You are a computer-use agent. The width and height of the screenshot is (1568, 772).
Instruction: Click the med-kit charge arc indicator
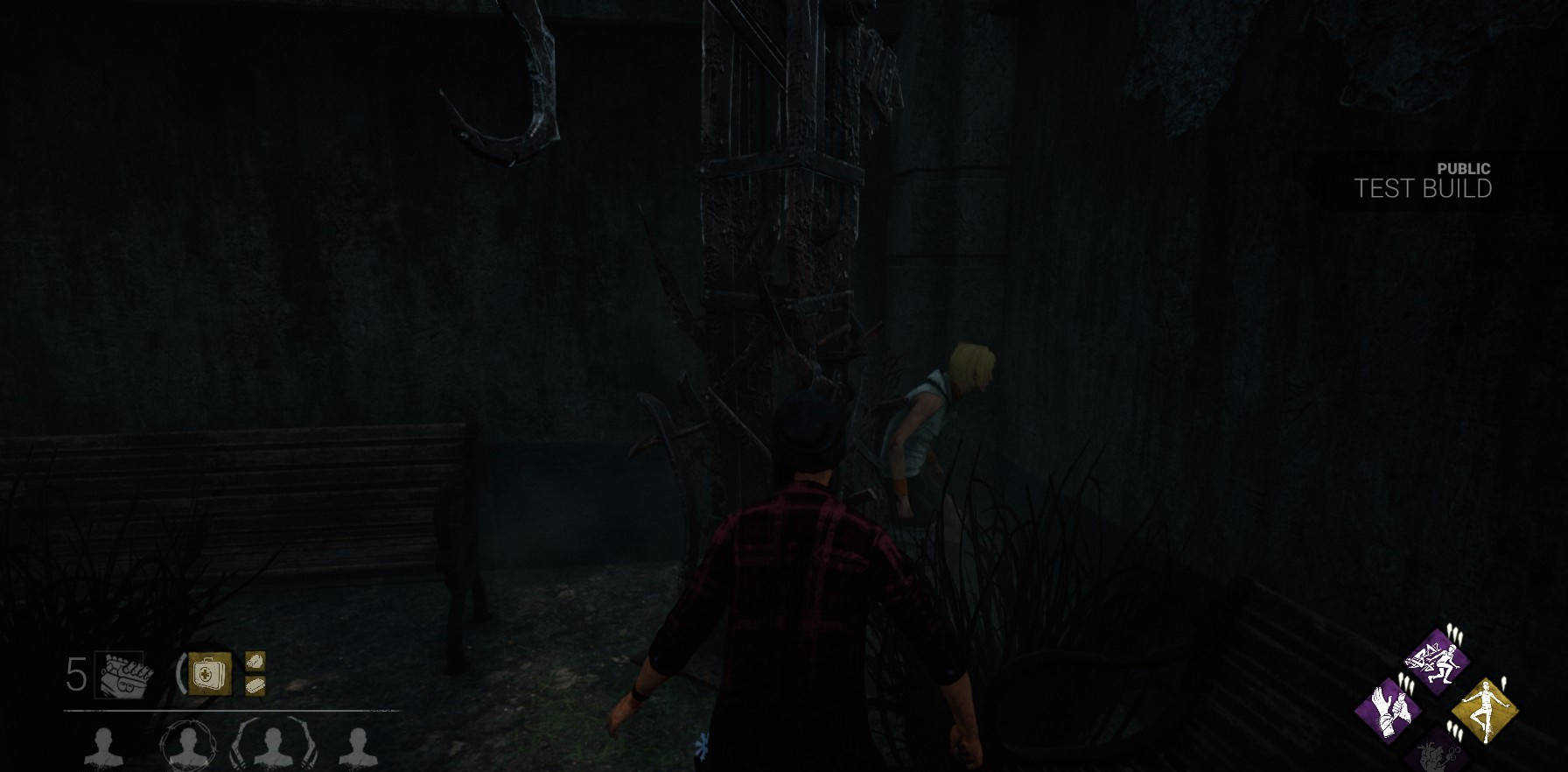pyautogui.click(x=180, y=672)
